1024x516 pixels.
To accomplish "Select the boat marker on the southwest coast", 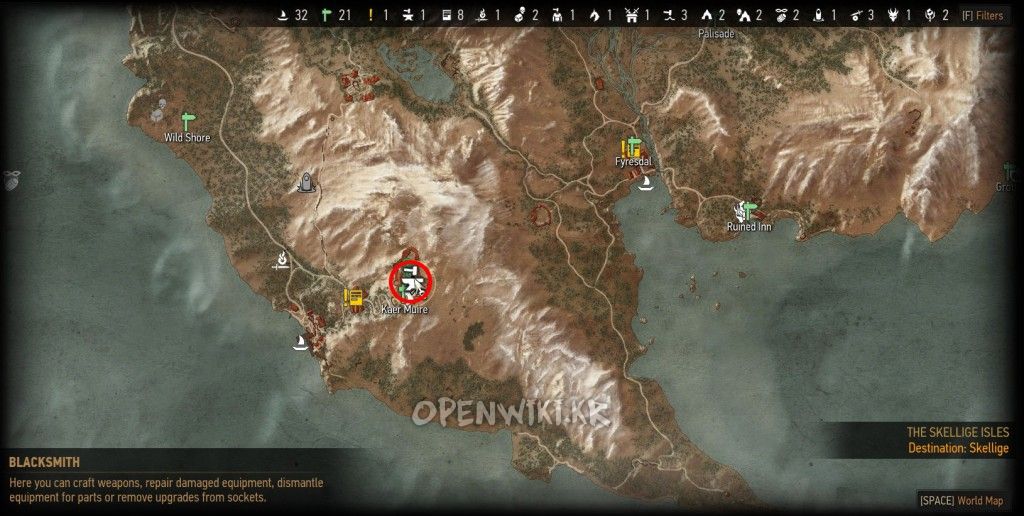I will click(298, 342).
